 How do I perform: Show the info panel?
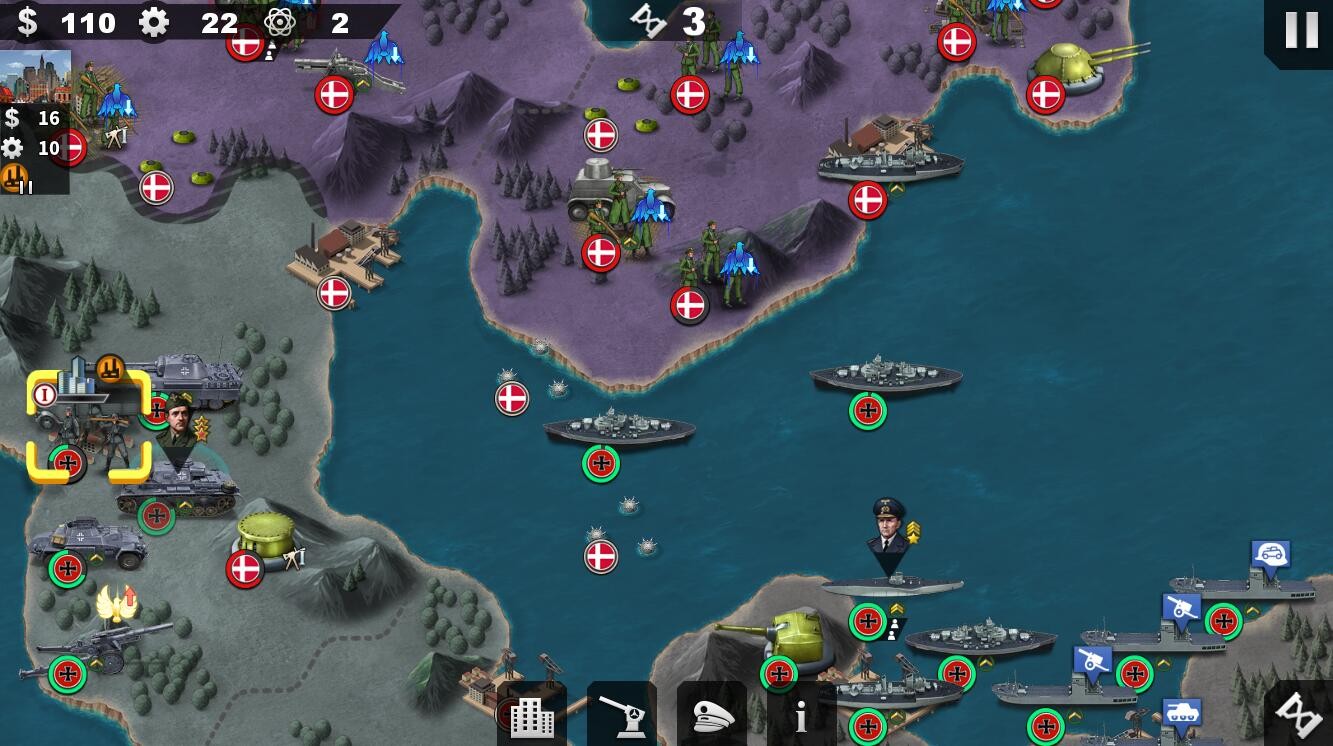[800, 715]
